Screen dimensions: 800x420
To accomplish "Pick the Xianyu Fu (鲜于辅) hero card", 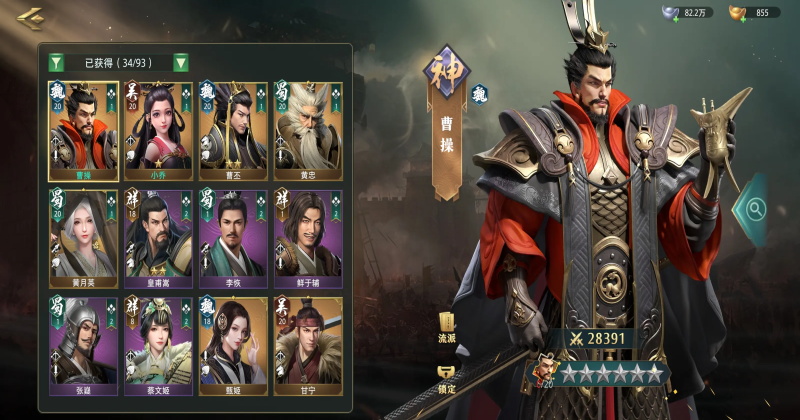I will click(x=308, y=238).
